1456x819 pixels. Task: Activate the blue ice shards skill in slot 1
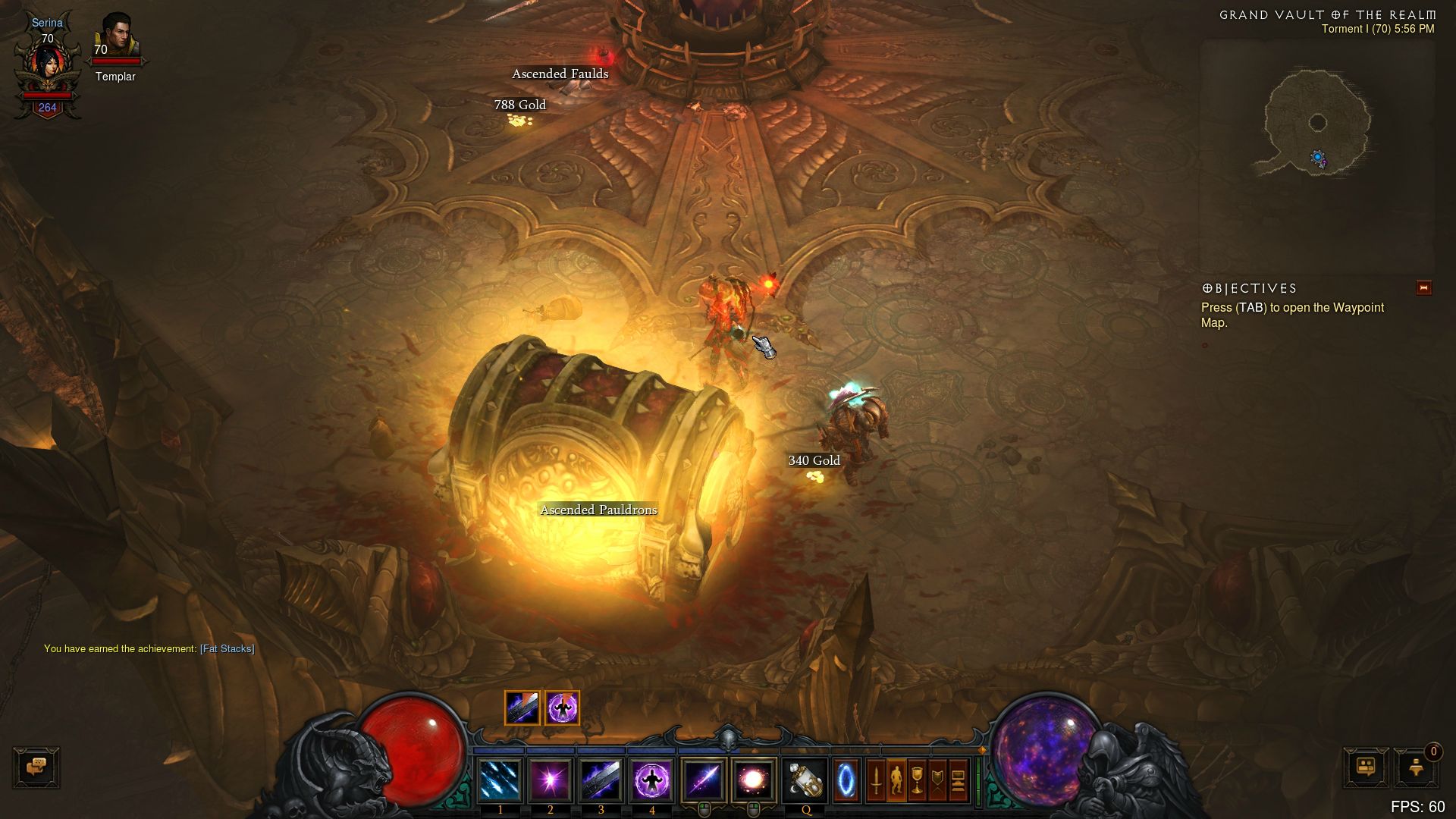[500, 780]
